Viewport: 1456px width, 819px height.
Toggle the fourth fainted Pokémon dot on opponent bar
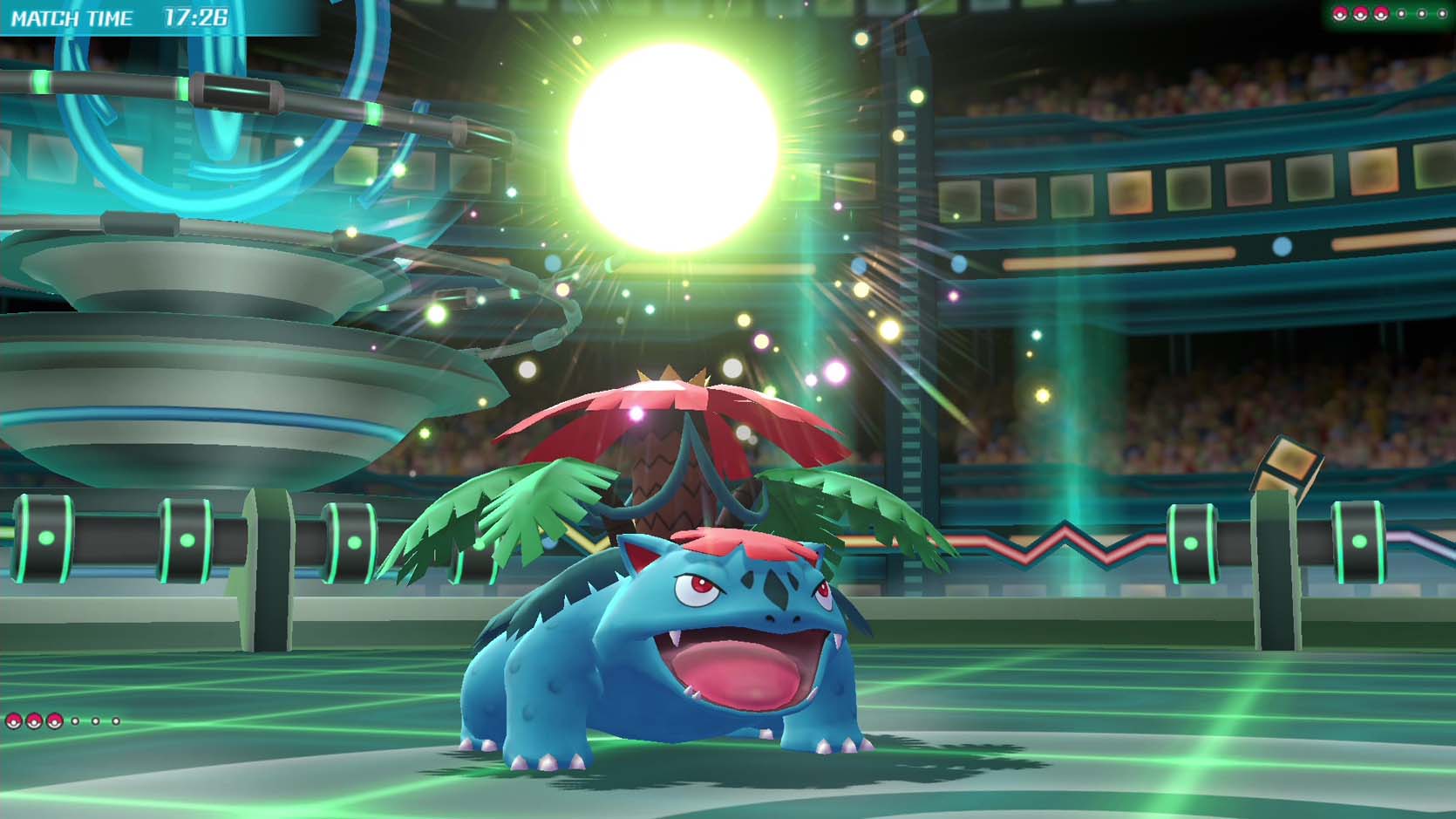1401,14
